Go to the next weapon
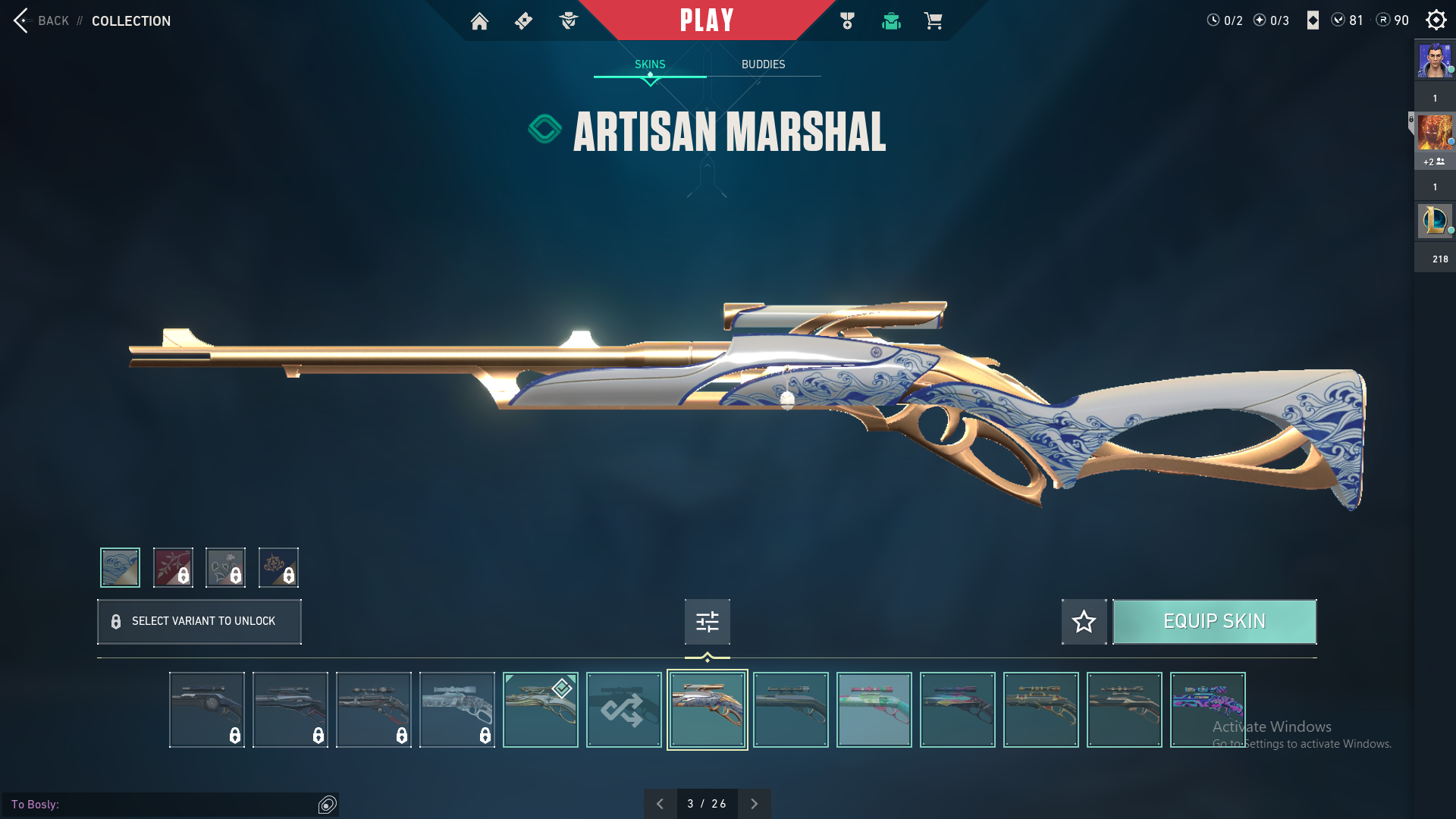The width and height of the screenshot is (1456, 819). pyautogui.click(x=754, y=804)
